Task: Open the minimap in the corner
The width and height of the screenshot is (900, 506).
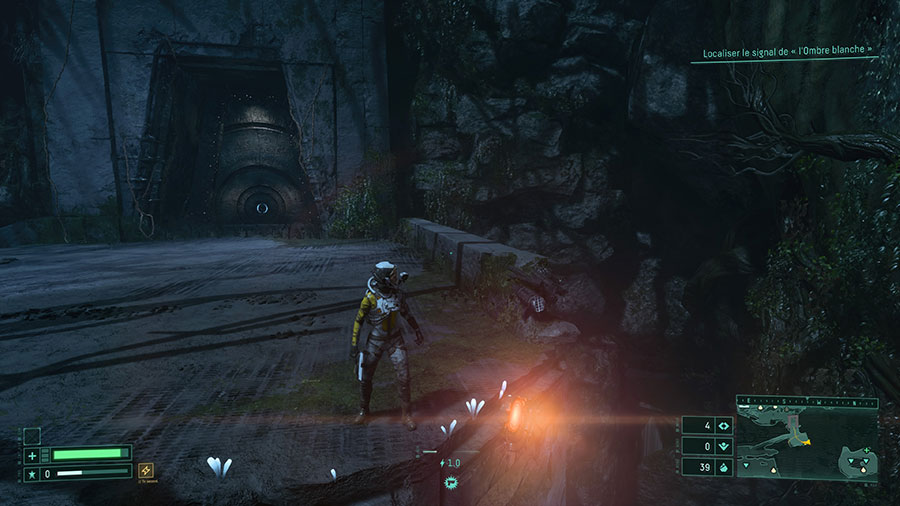Action: (x=807, y=436)
